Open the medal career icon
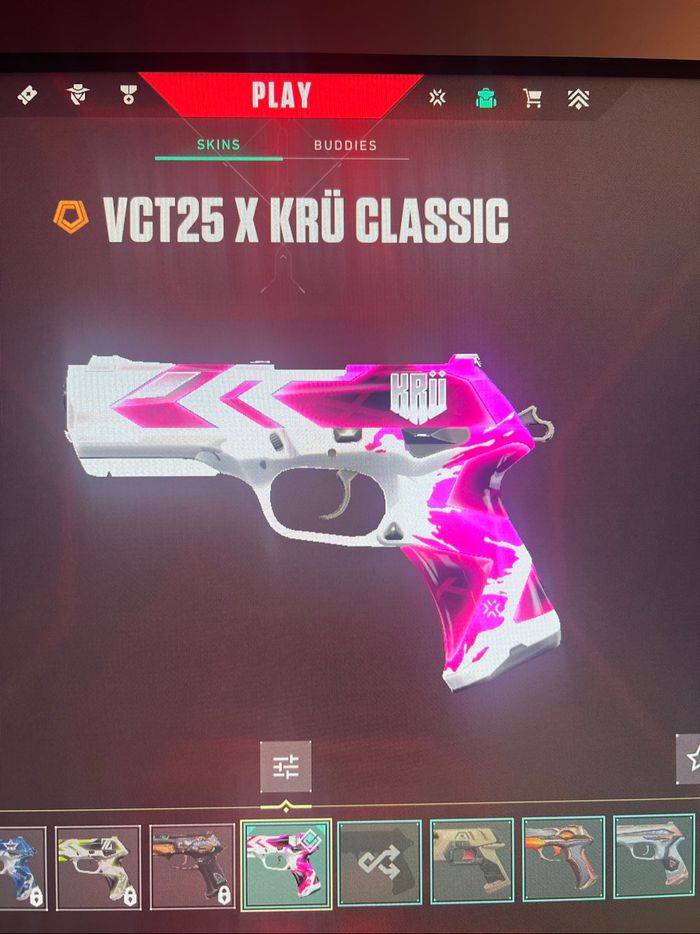The image size is (700, 934). pyautogui.click(x=127, y=95)
